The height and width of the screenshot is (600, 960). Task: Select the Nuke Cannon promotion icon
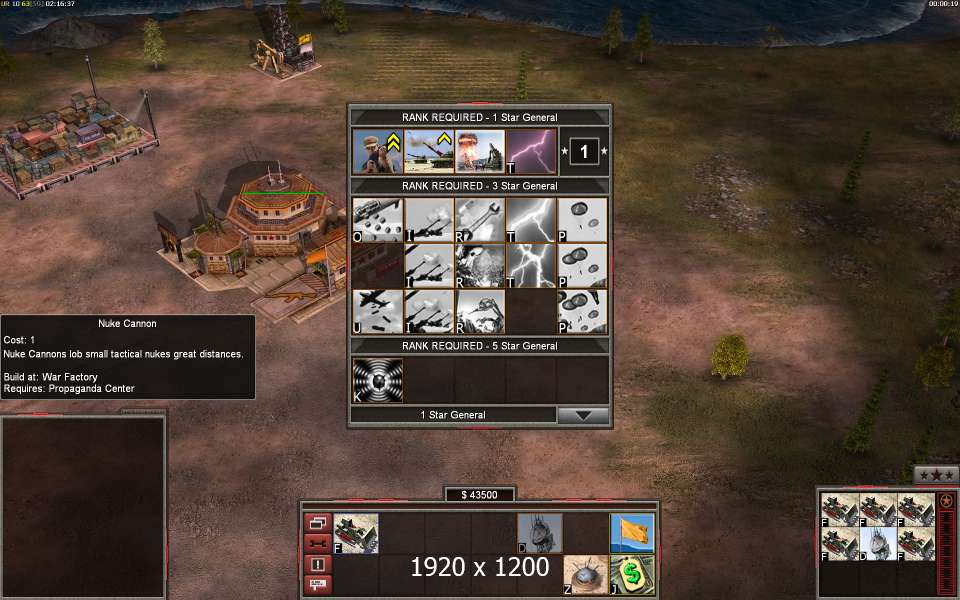tap(430, 151)
